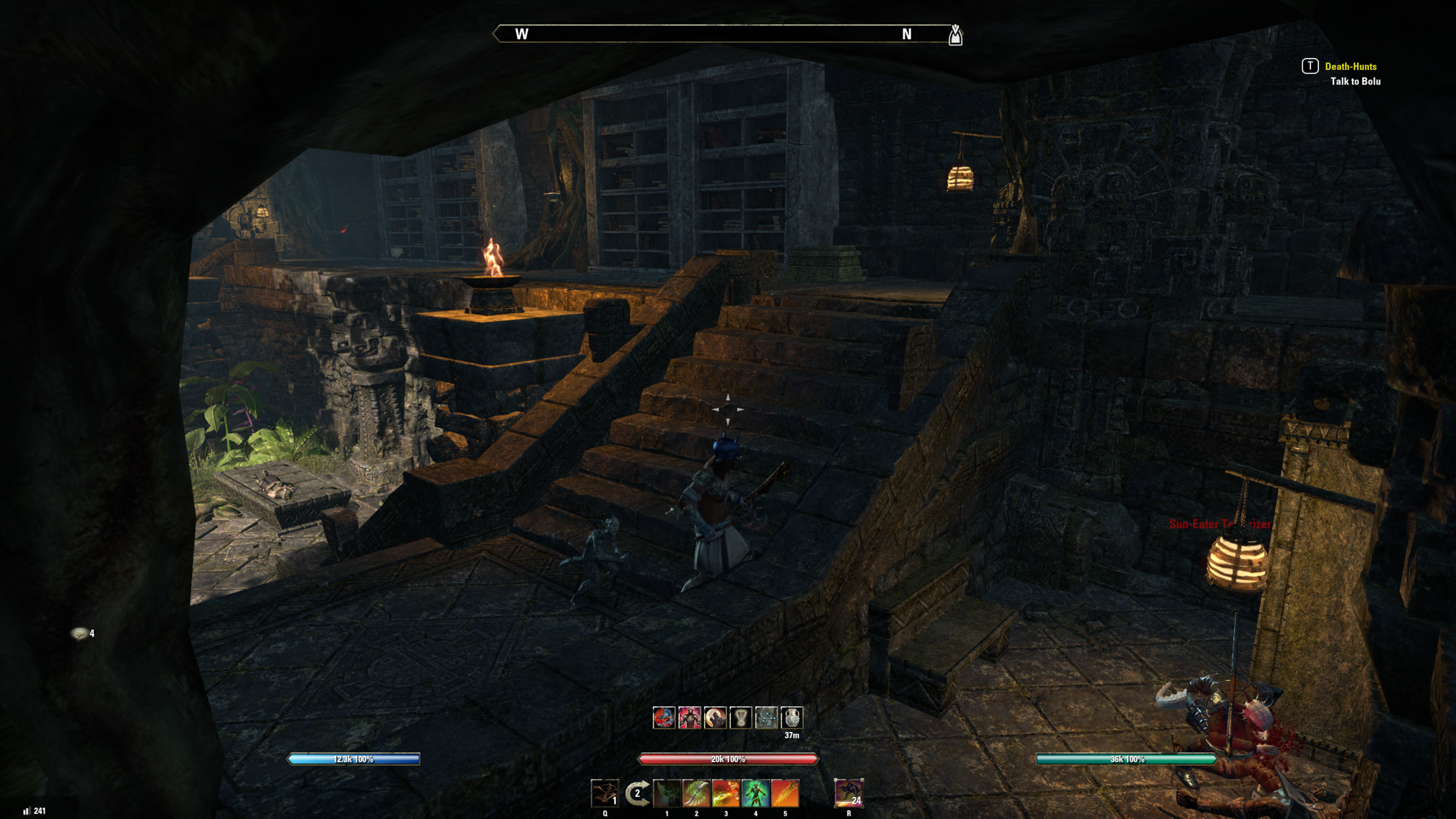The height and width of the screenshot is (819, 1456).
Task: Inspect the blue vase buff with timer
Action: click(792, 717)
